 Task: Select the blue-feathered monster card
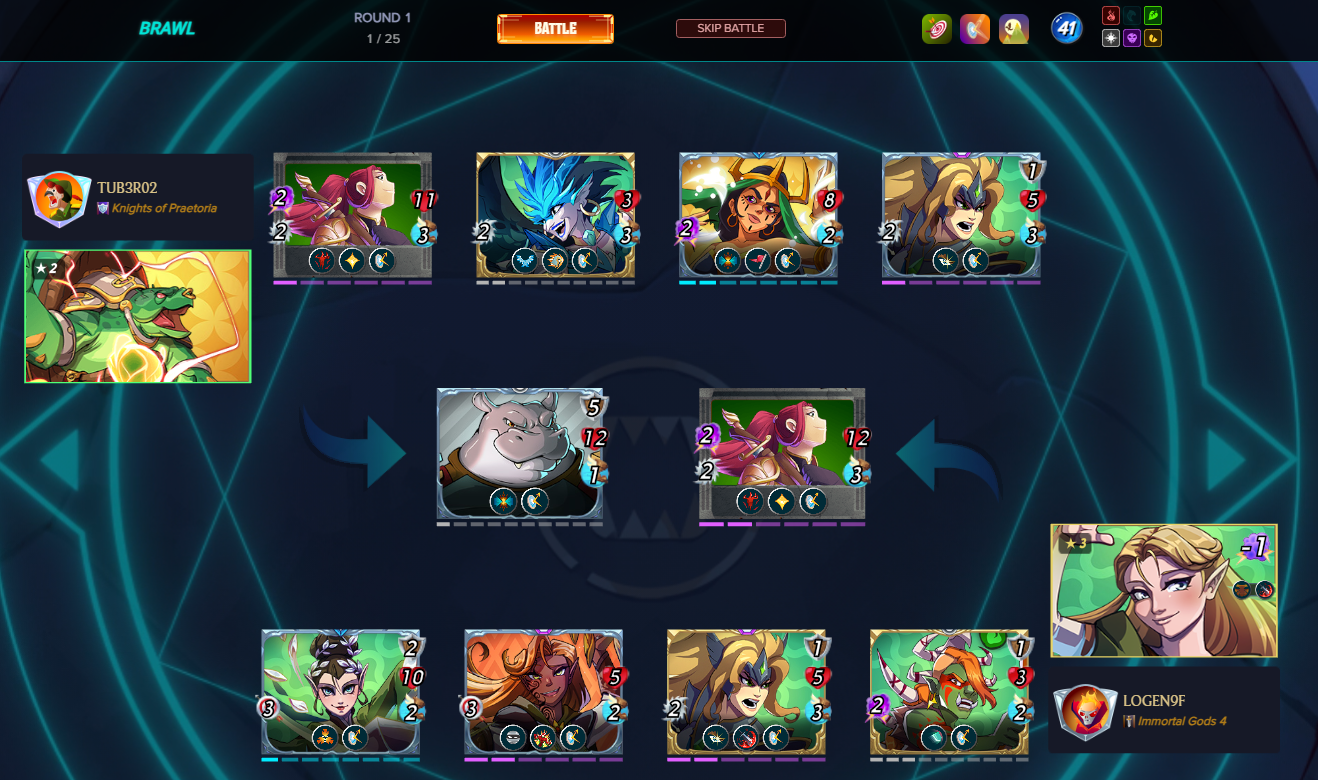pos(555,215)
